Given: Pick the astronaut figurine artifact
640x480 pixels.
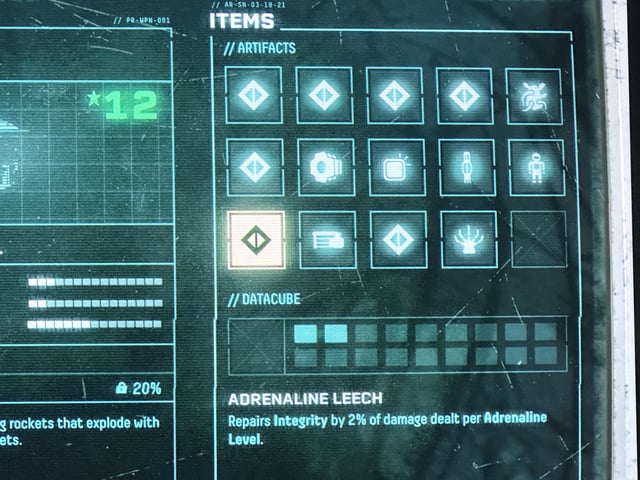Looking at the screenshot, I should click(536, 168).
